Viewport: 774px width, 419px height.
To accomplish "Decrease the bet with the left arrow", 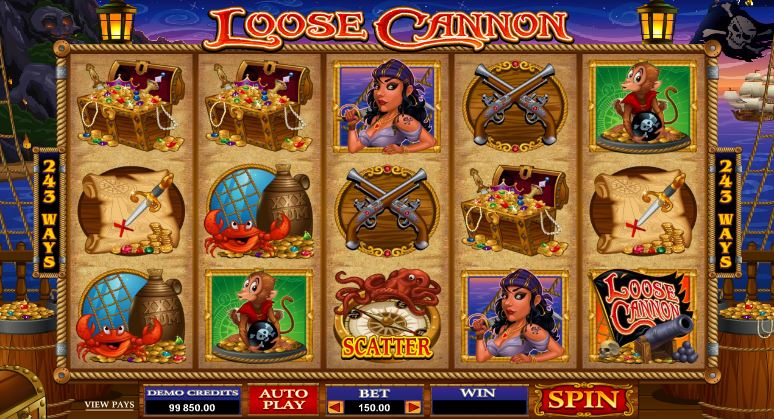I will (x=336, y=407).
